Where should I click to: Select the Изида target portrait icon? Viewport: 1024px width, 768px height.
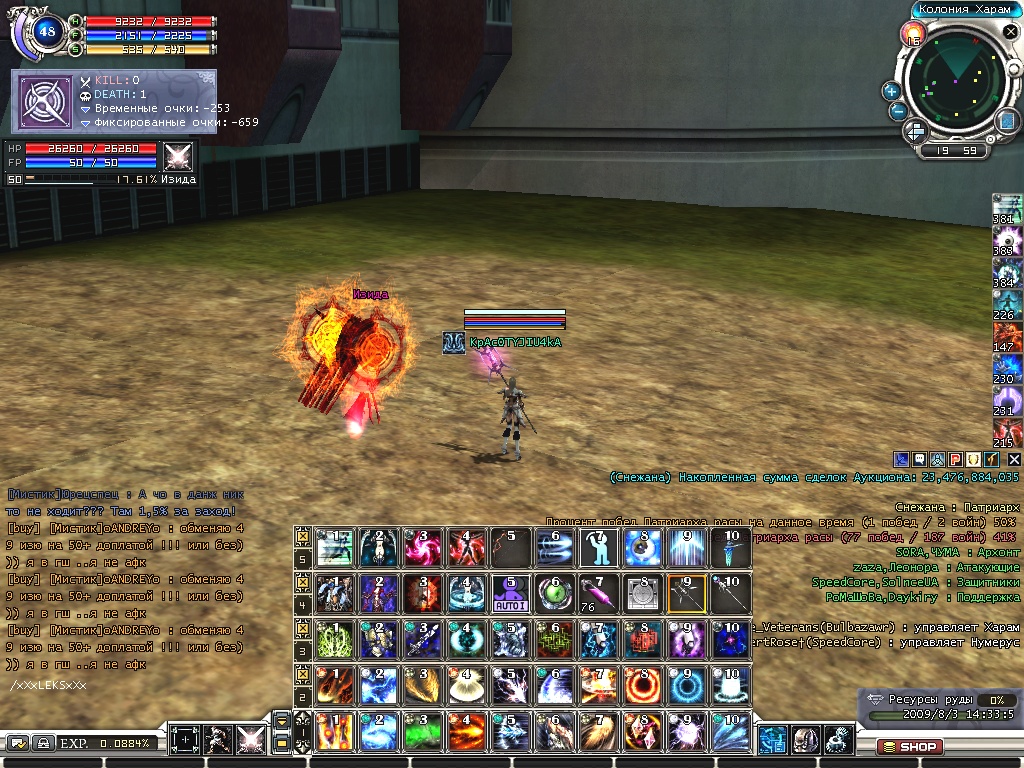179,158
